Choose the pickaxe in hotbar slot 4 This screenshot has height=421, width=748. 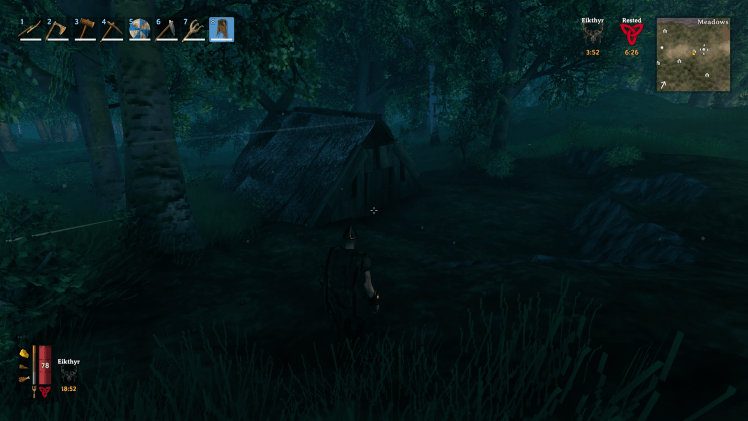(112, 29)
